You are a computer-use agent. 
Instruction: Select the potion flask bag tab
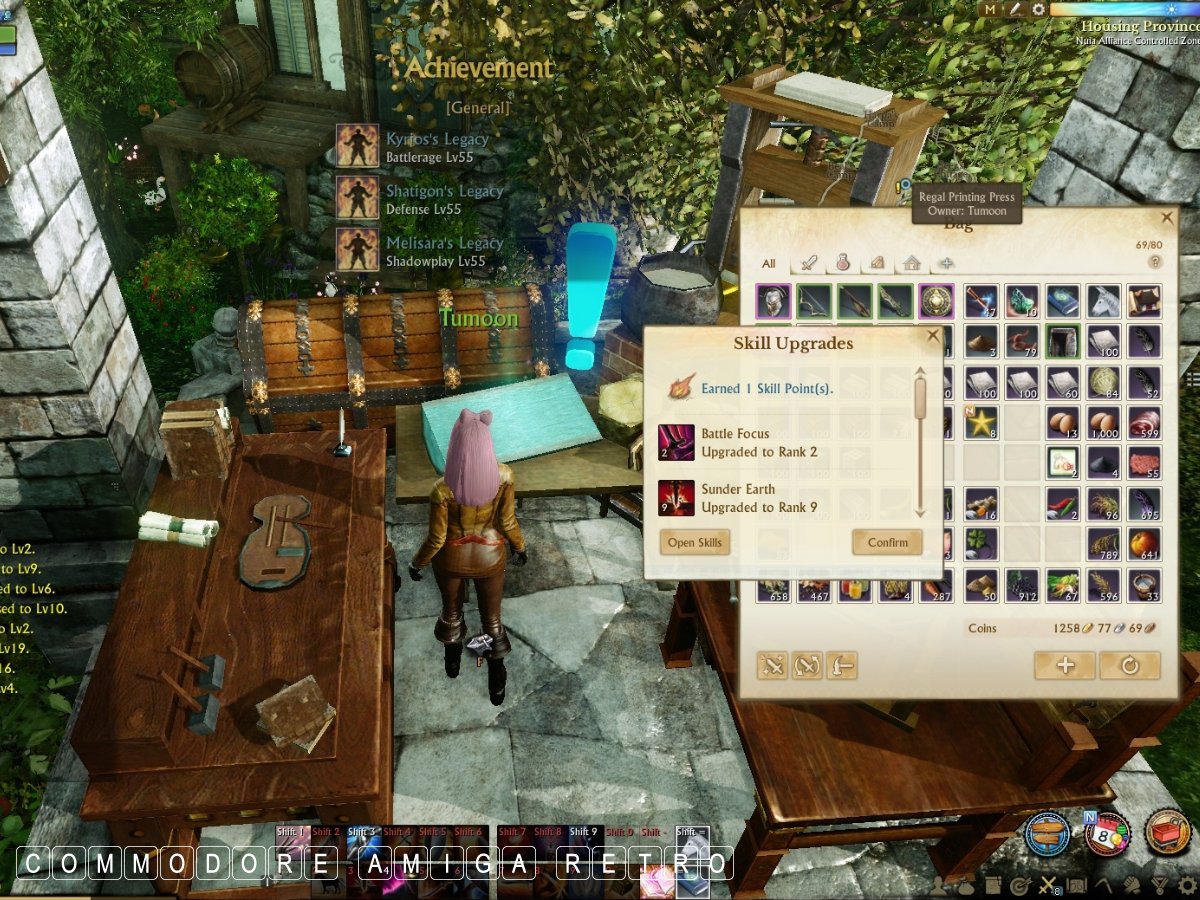point(843,264)
